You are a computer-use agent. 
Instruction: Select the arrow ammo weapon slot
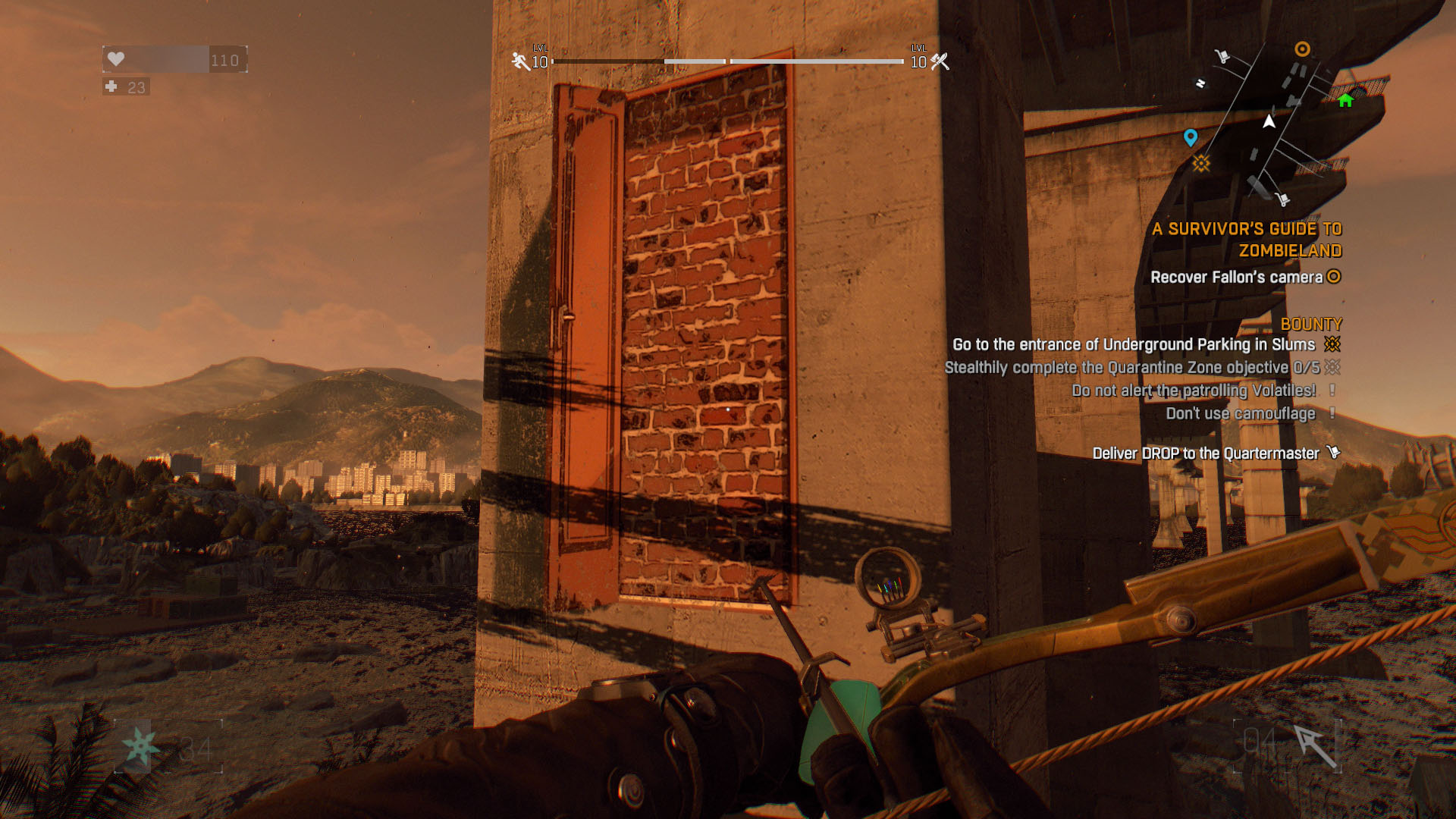coord(1314,746)
